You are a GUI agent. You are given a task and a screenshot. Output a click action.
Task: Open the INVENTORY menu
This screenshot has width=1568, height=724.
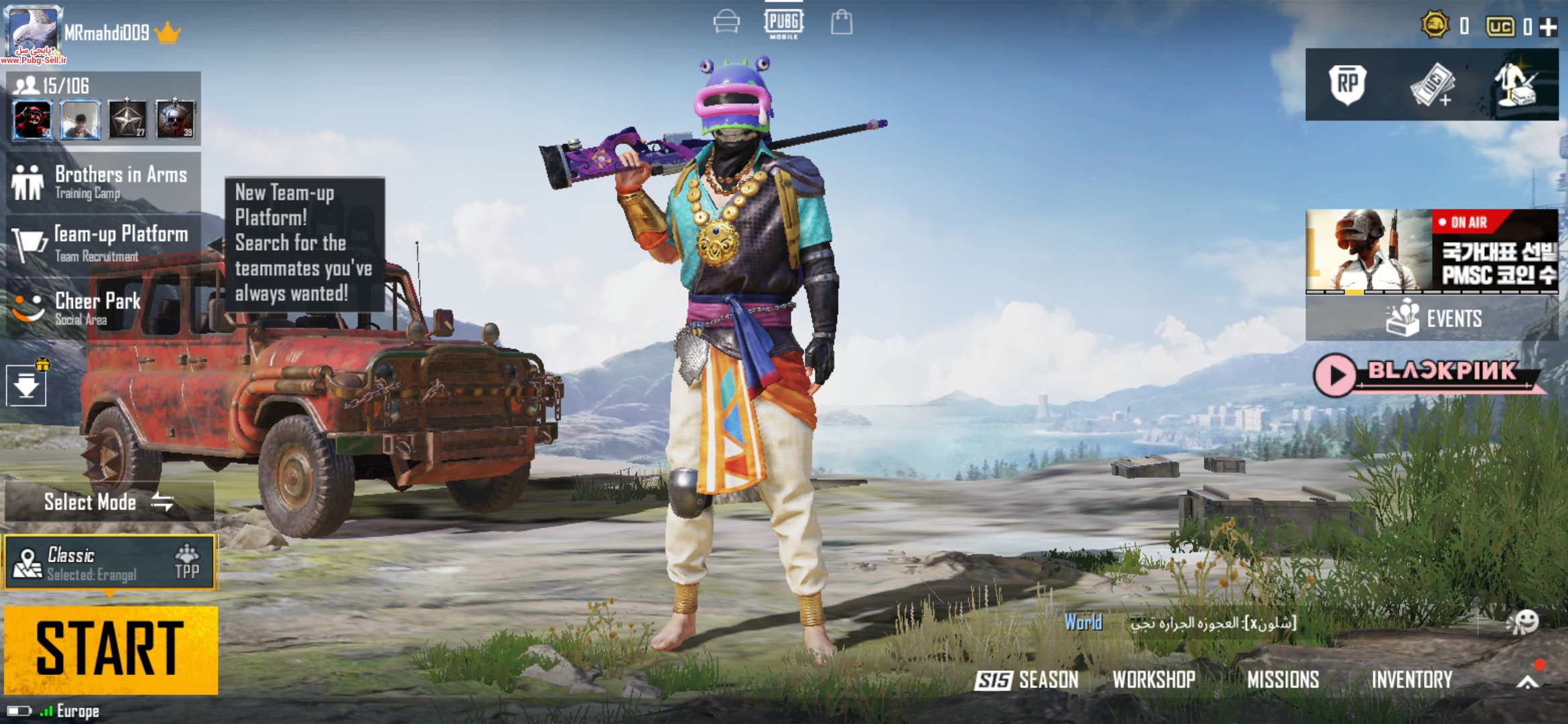pyautogui.click(x=1411, y=680)
